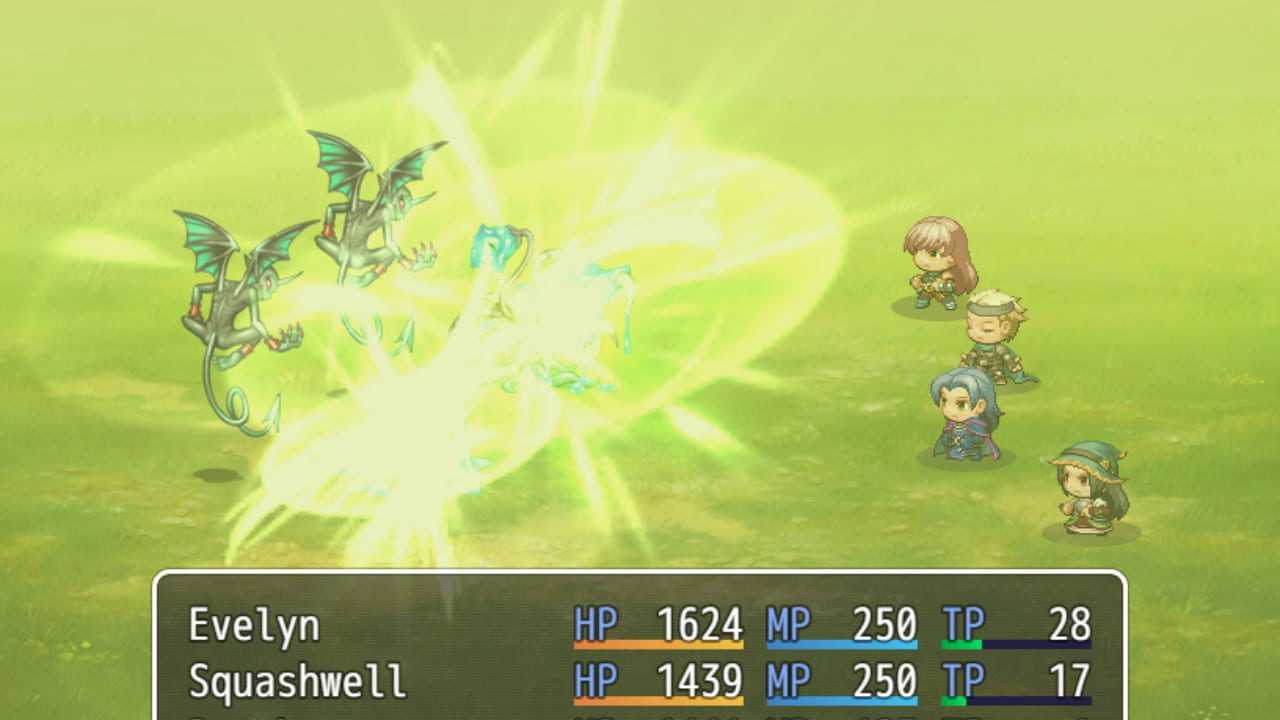Image resolution: width=1280 pixels, height=720 pixels.
Task: Select Squashwell's party status row
Action: point(640,682)
